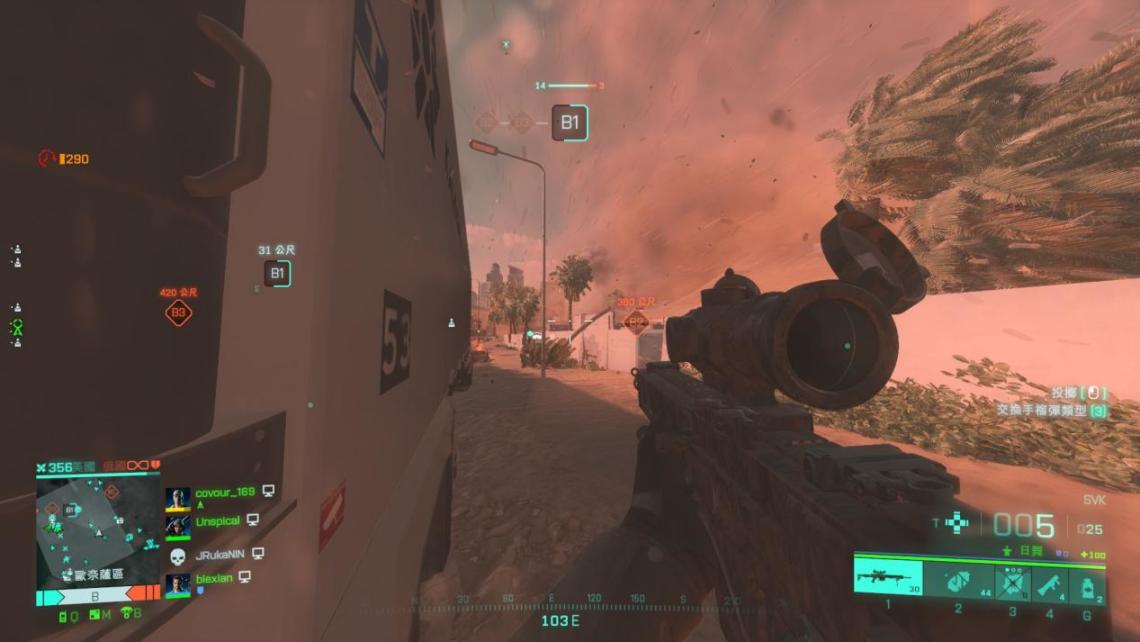
Task: Click the B1 objective marker at 31 meters
Action: pyautogui.click(x=278, y=273)
